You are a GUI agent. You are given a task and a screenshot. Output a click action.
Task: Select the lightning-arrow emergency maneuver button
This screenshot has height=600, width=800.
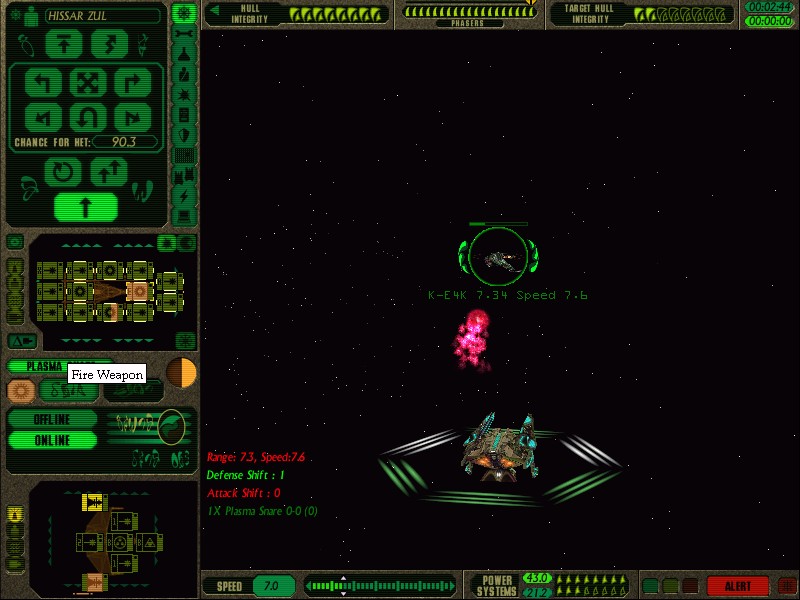(x=109, y=44)
